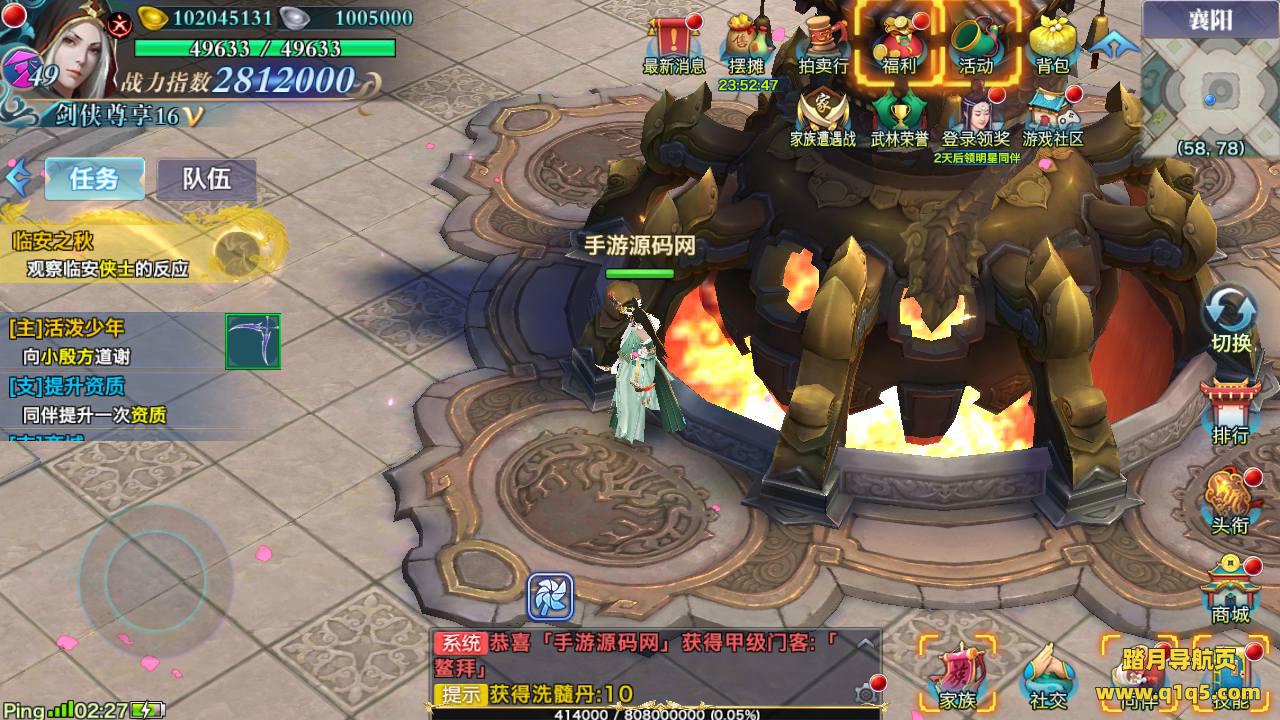This screenshot has height=720, width=1280.
Task: View the 武林荣誉 trophy icon
Action: (899, 117)
